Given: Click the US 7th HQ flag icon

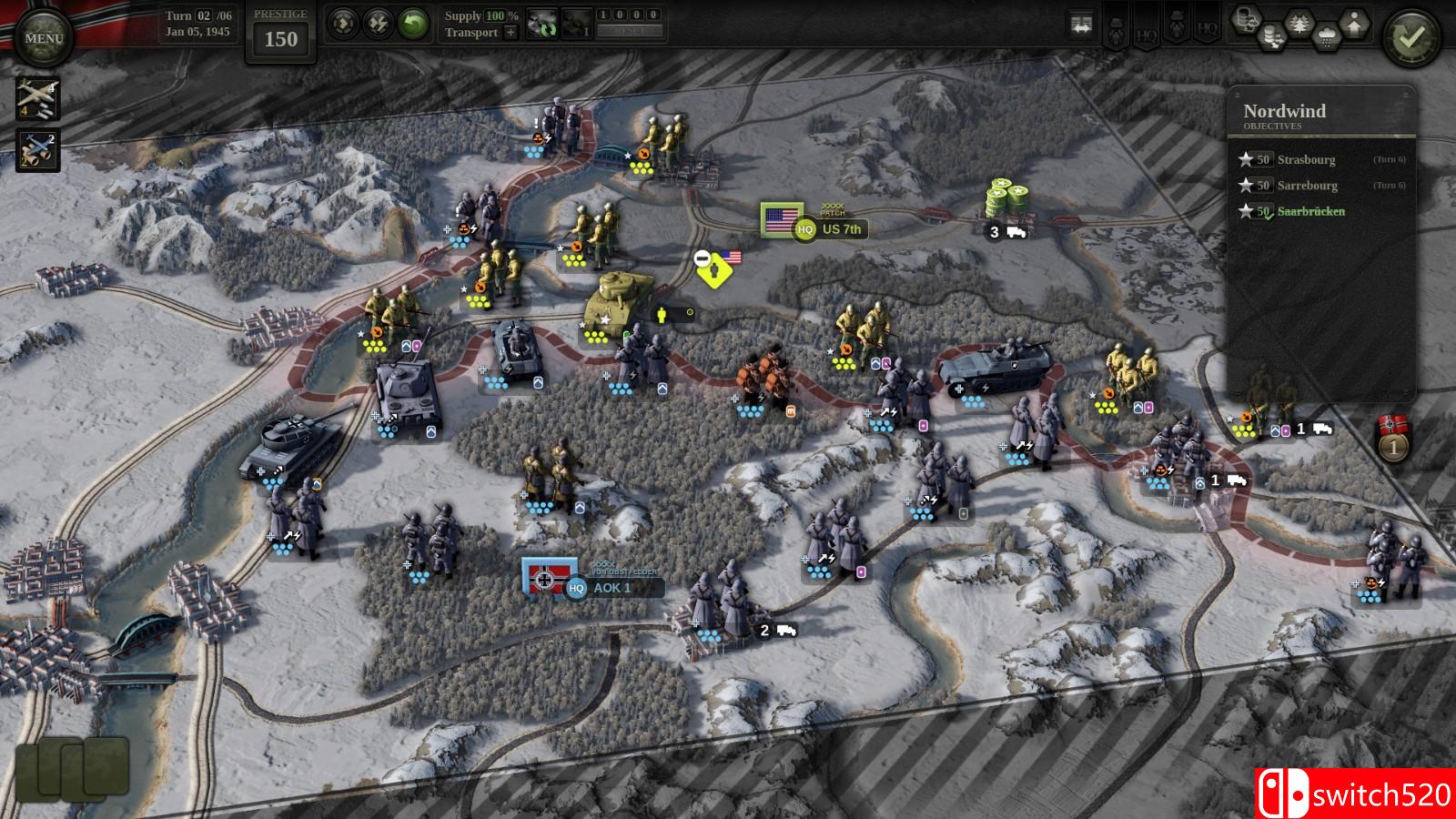Looking at the screenshot, I should pyautogui.click(x=779, y=218).
